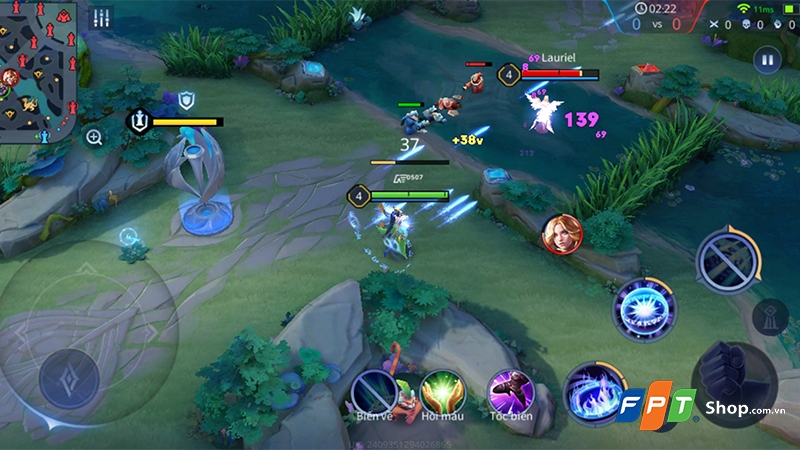The image size is (800, 450).
Task: Select the enemy hero portrait target
Action: pyautogui.click(x=559, y=233)
